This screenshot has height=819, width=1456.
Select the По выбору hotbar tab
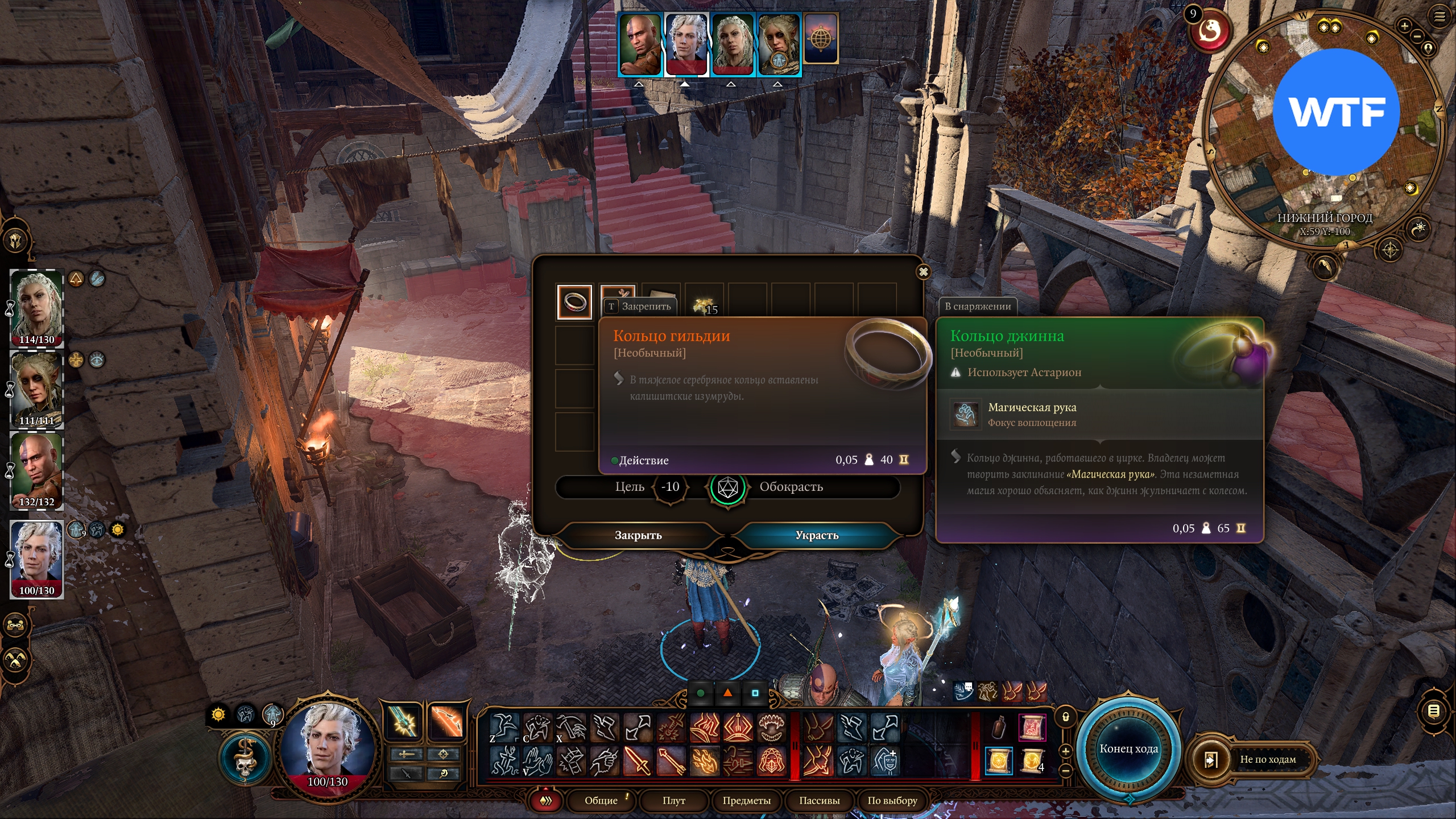point(892,801)
